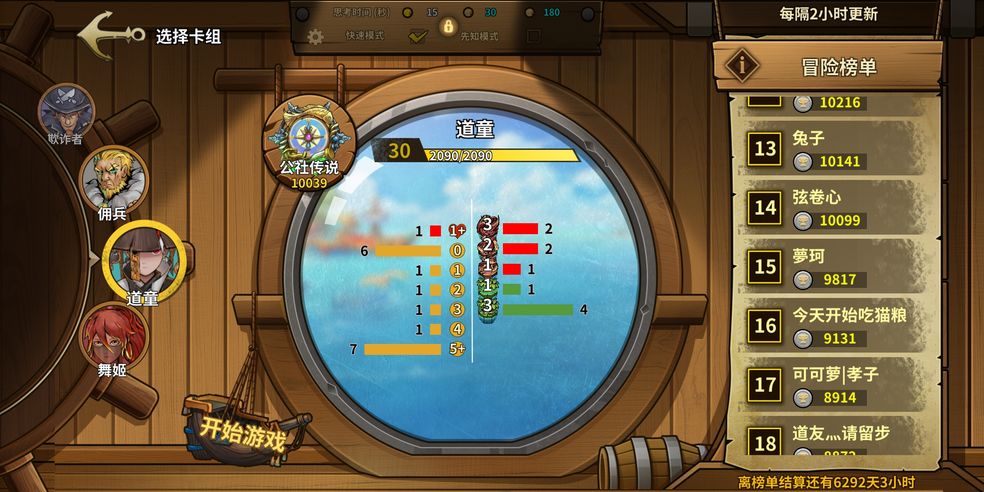Click the anchor back button
Viewport: 984px width, 492px height.
110,34
